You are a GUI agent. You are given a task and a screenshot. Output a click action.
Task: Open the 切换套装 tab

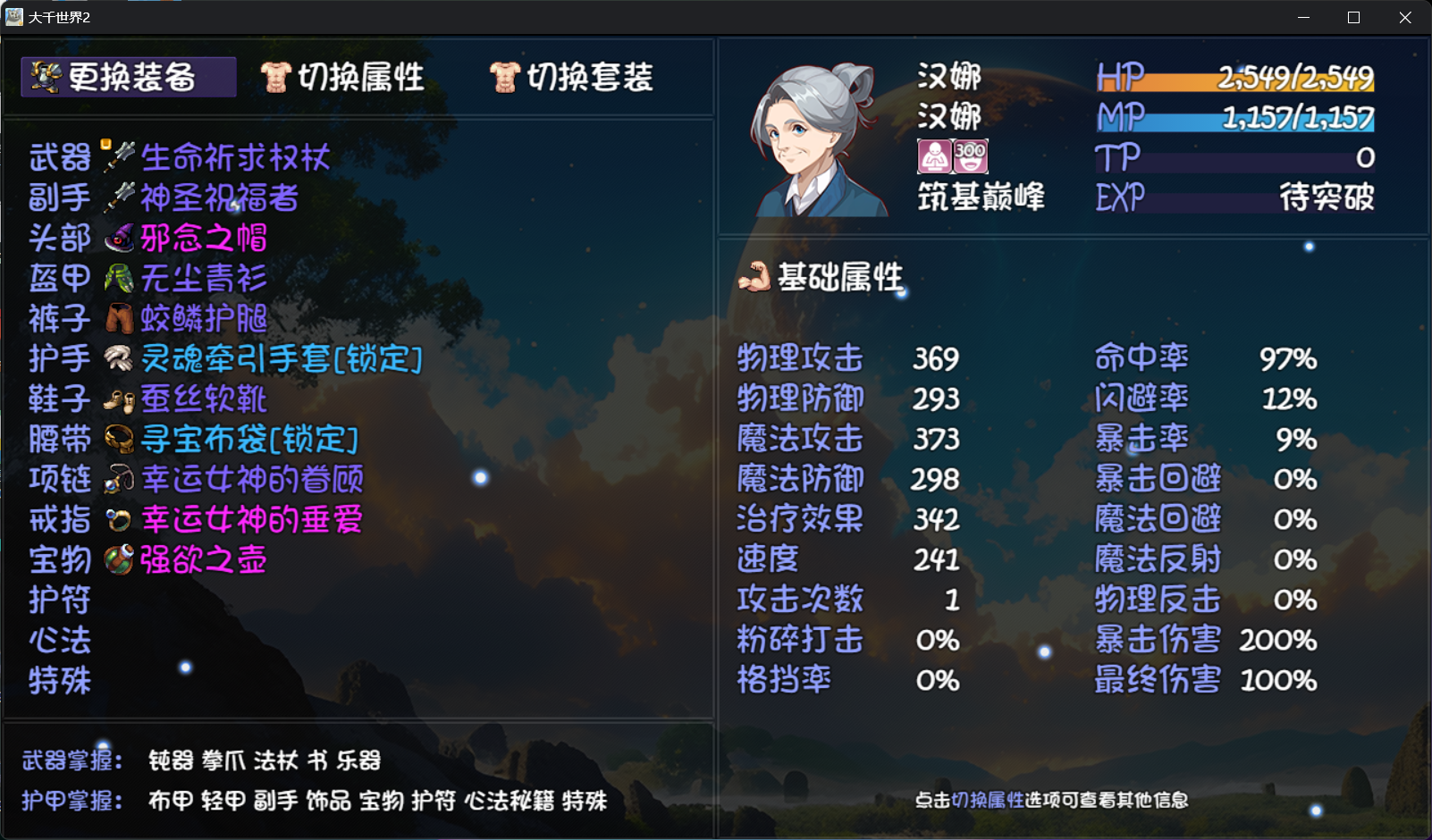click(x=572, y=77)
